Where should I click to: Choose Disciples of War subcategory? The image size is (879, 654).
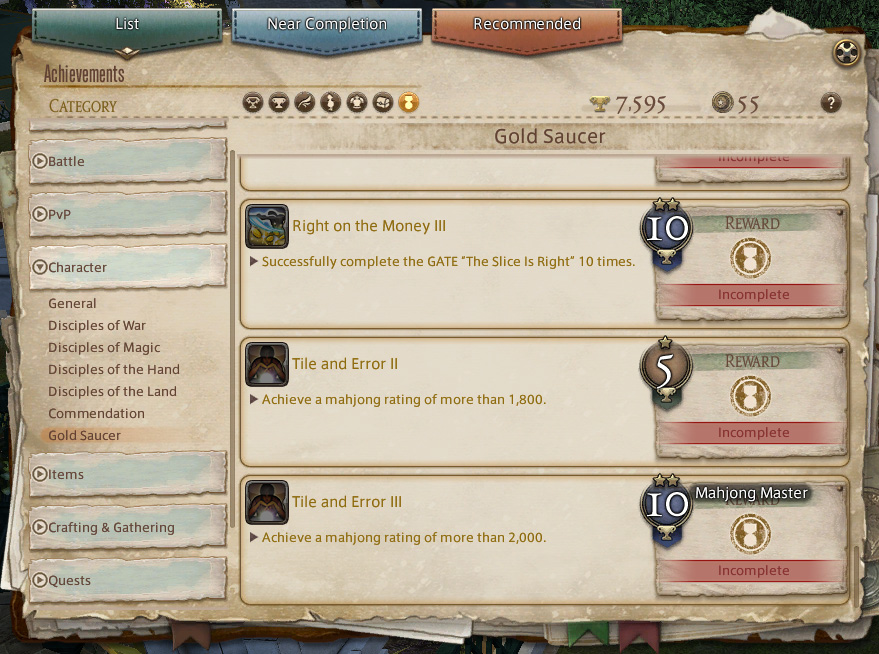pos(97,325)
